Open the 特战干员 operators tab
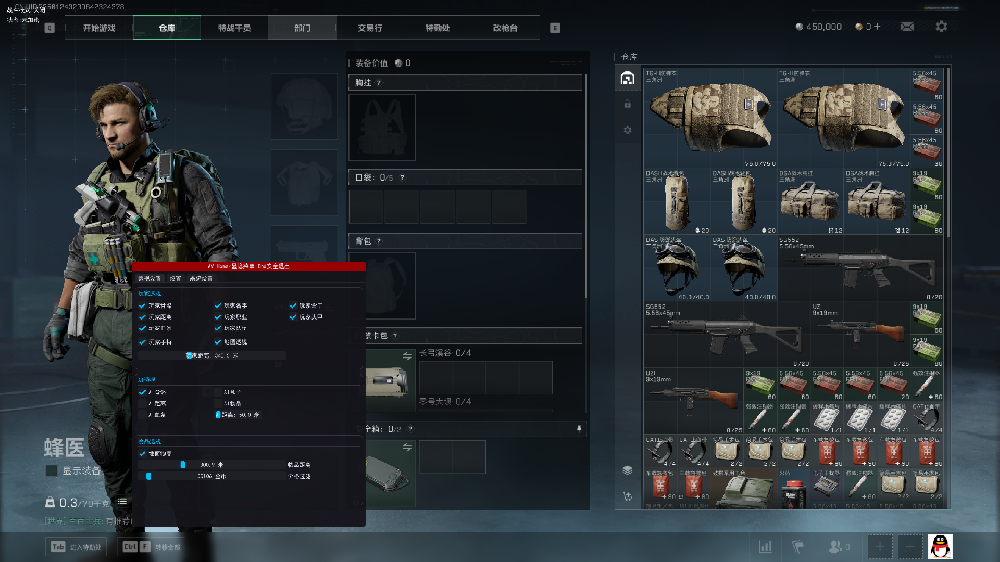The image size is (1000, 562). [234, 28]
